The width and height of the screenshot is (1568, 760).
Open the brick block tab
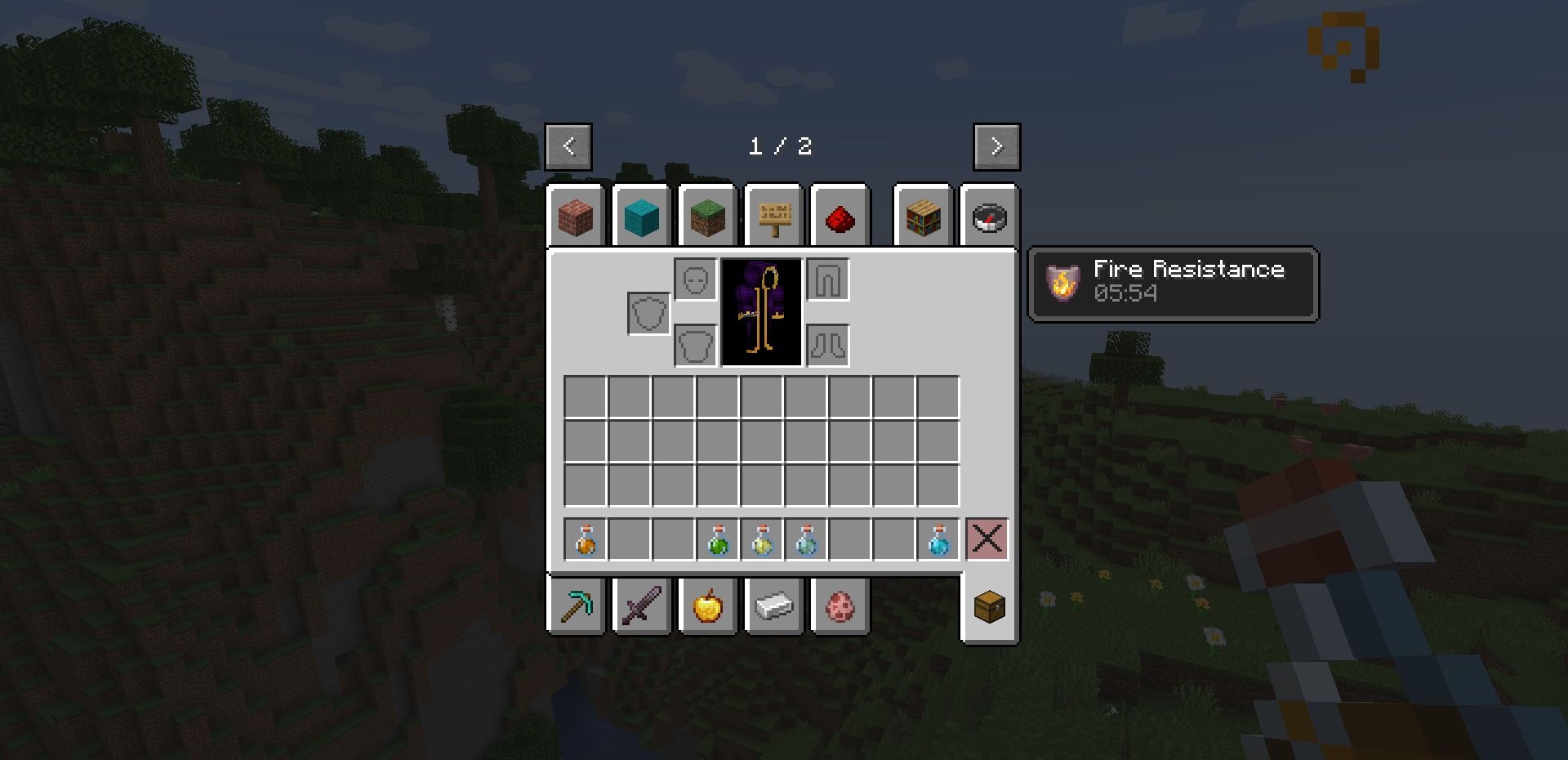pyautogui.click(x=576, y=217)
